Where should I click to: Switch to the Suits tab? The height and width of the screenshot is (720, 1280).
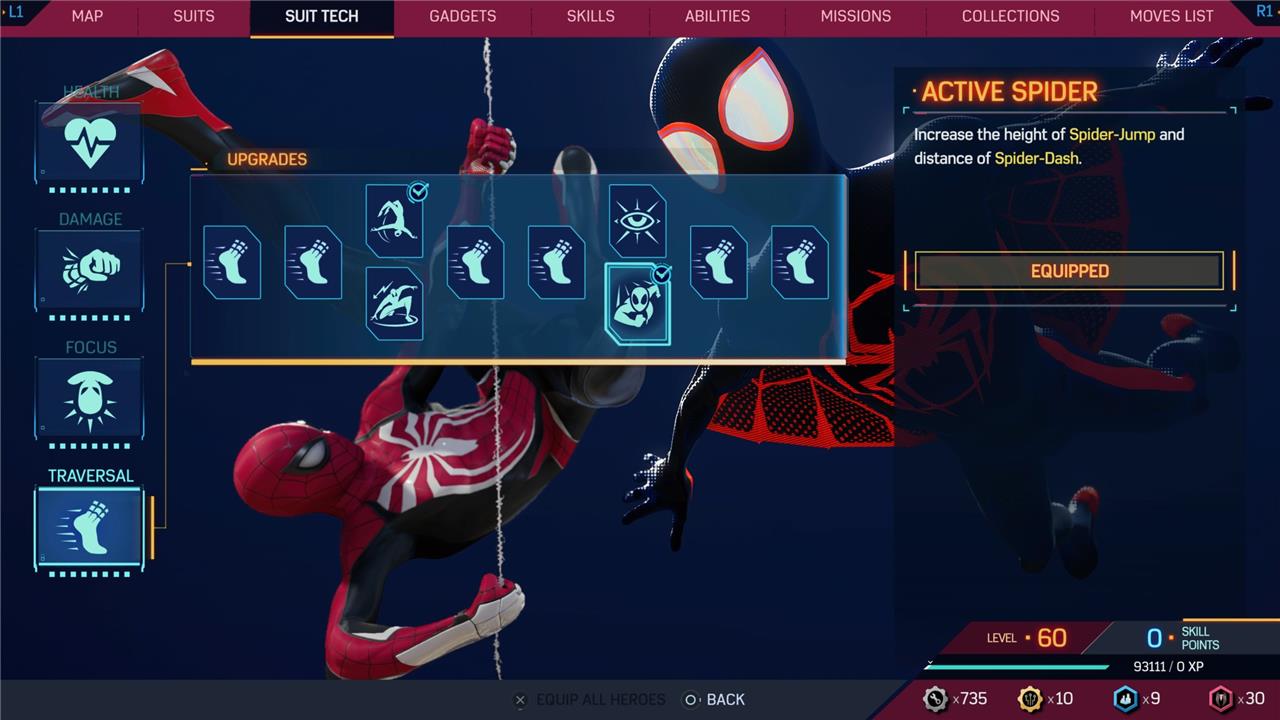[192, 16]
